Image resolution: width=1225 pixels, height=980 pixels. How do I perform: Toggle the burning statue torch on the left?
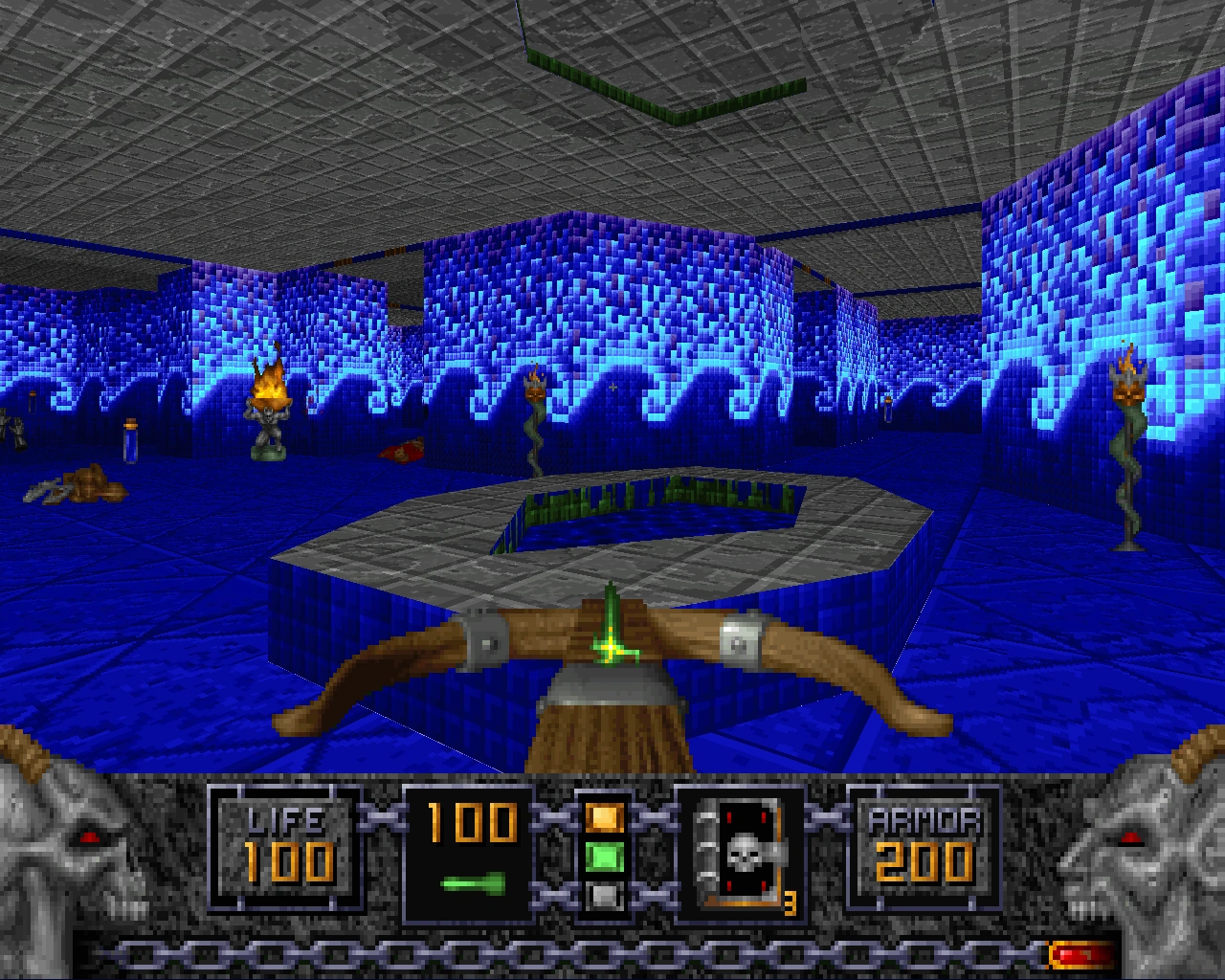pos(269,407)
